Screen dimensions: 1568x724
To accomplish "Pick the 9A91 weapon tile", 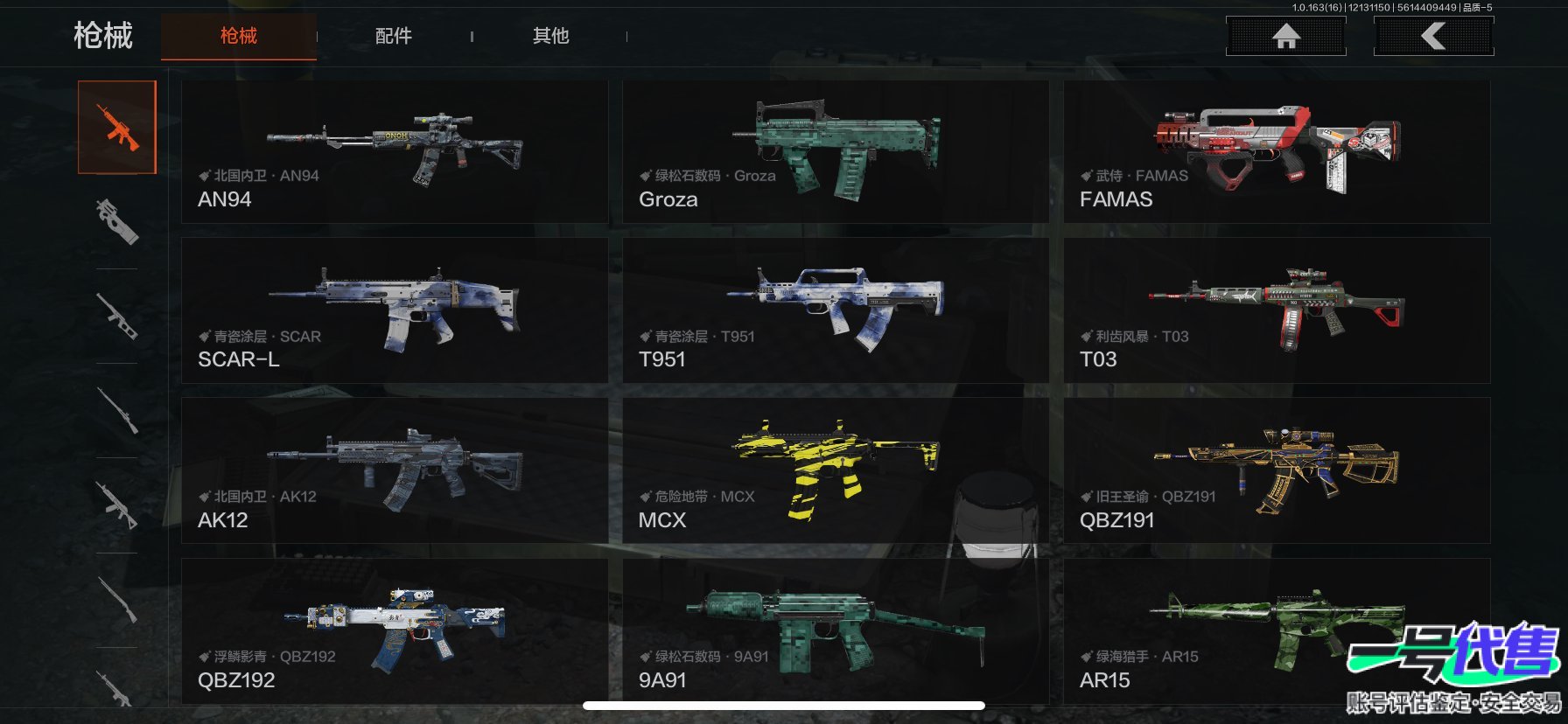I will click(836, 630).
